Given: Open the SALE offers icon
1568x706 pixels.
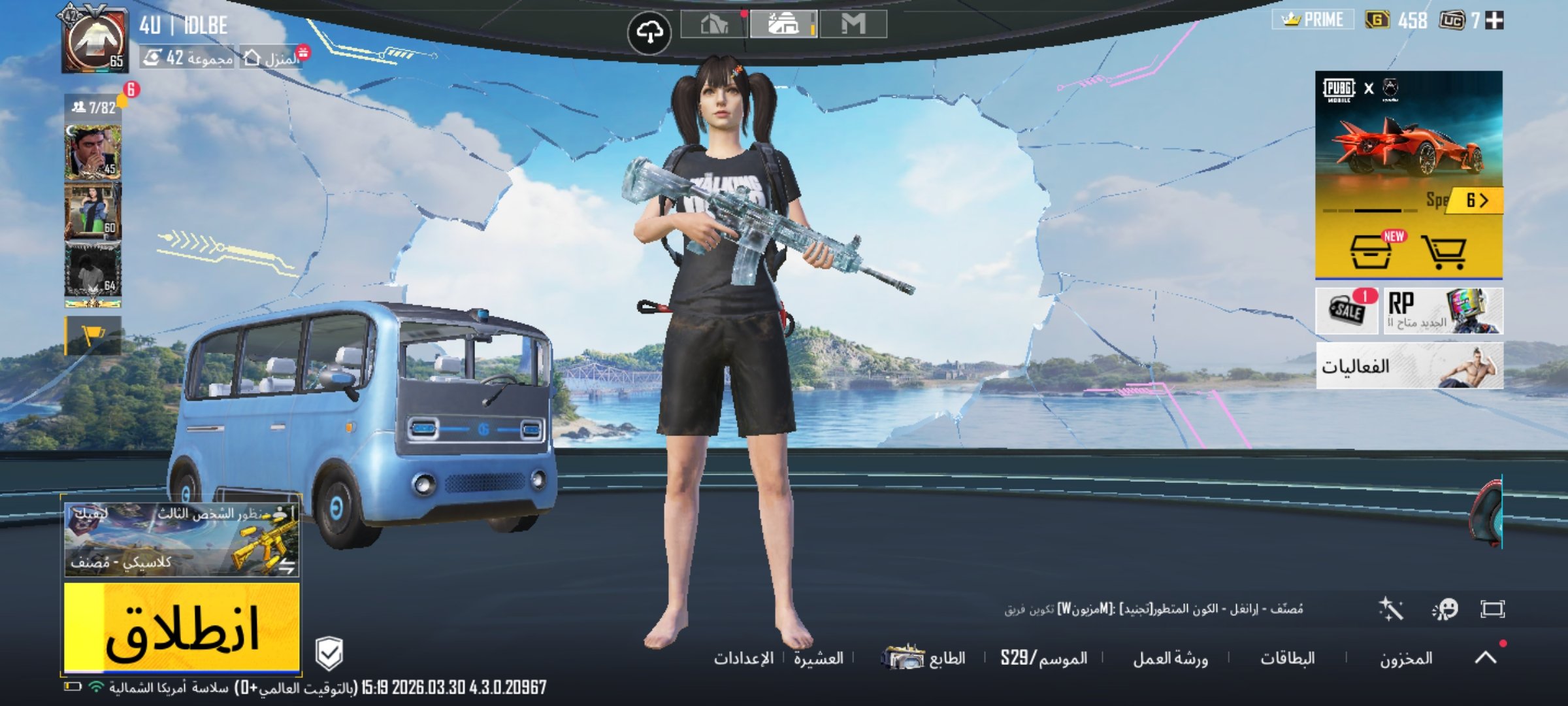Looking at the screenshot, I should 1347,311.
